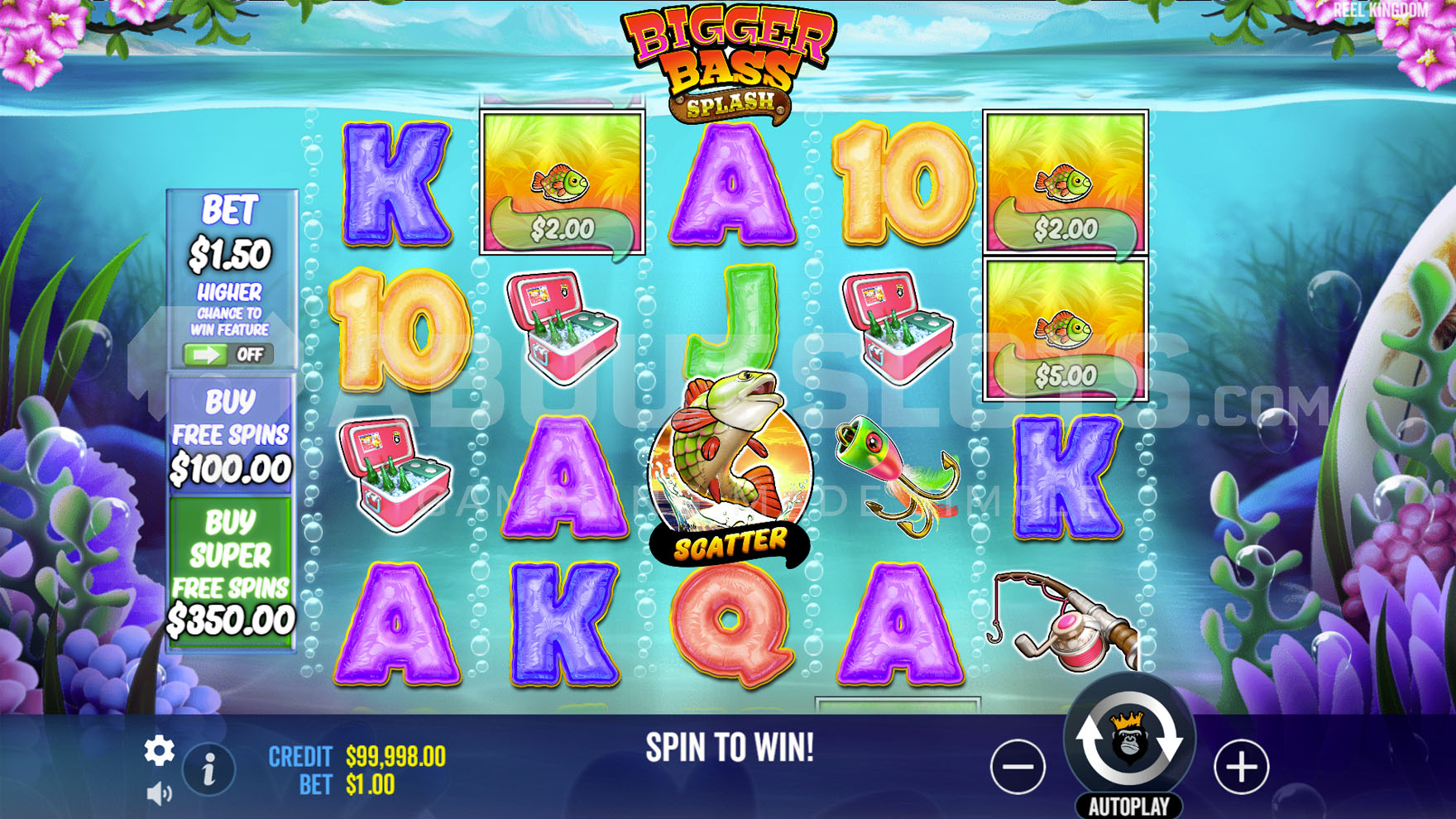This screenshot has width=1456, height=819.
Task: Buy Free Spins for $100.00
Action: click(x=230, y=435)
